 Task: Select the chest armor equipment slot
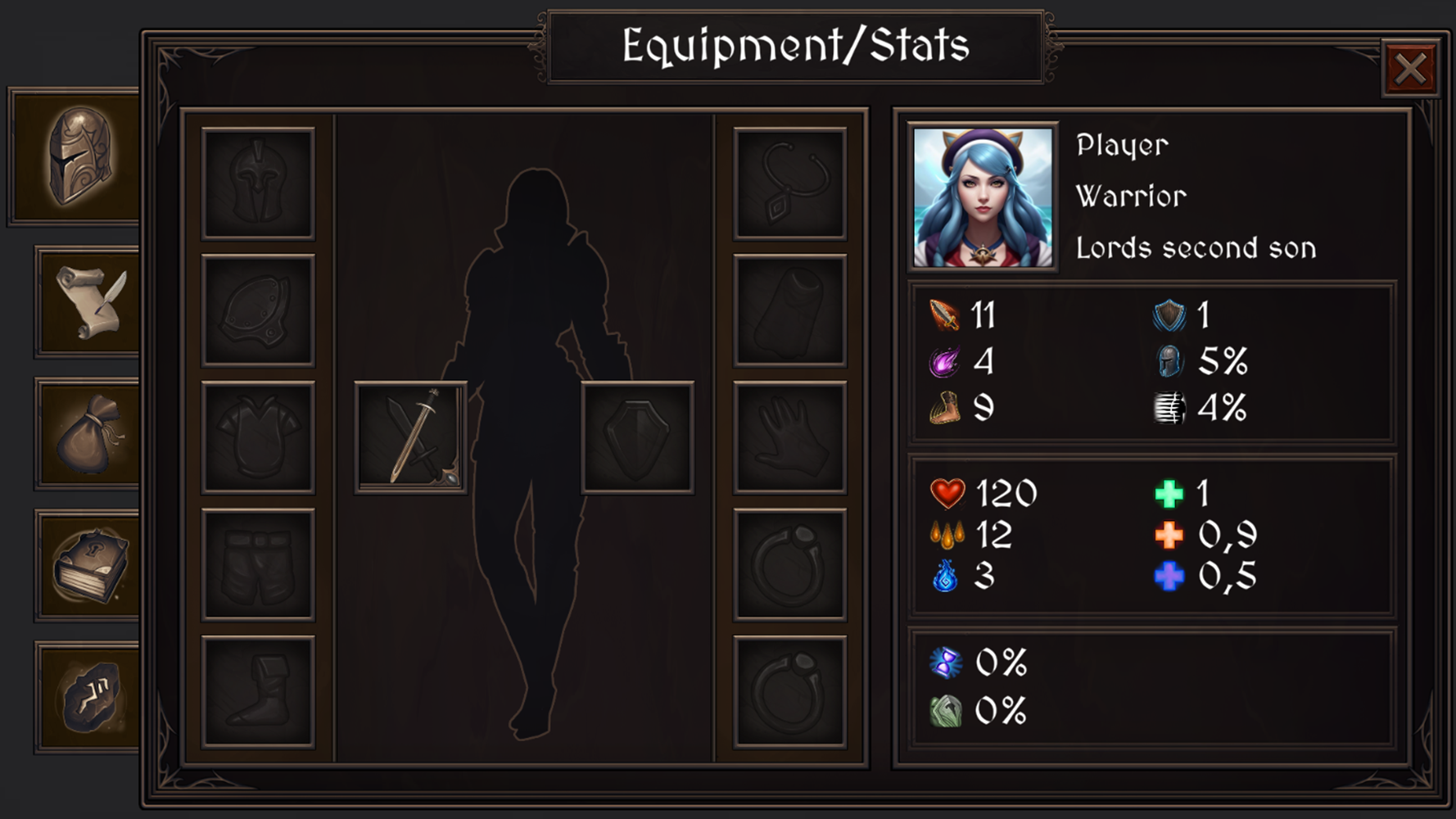pos(258,437)
